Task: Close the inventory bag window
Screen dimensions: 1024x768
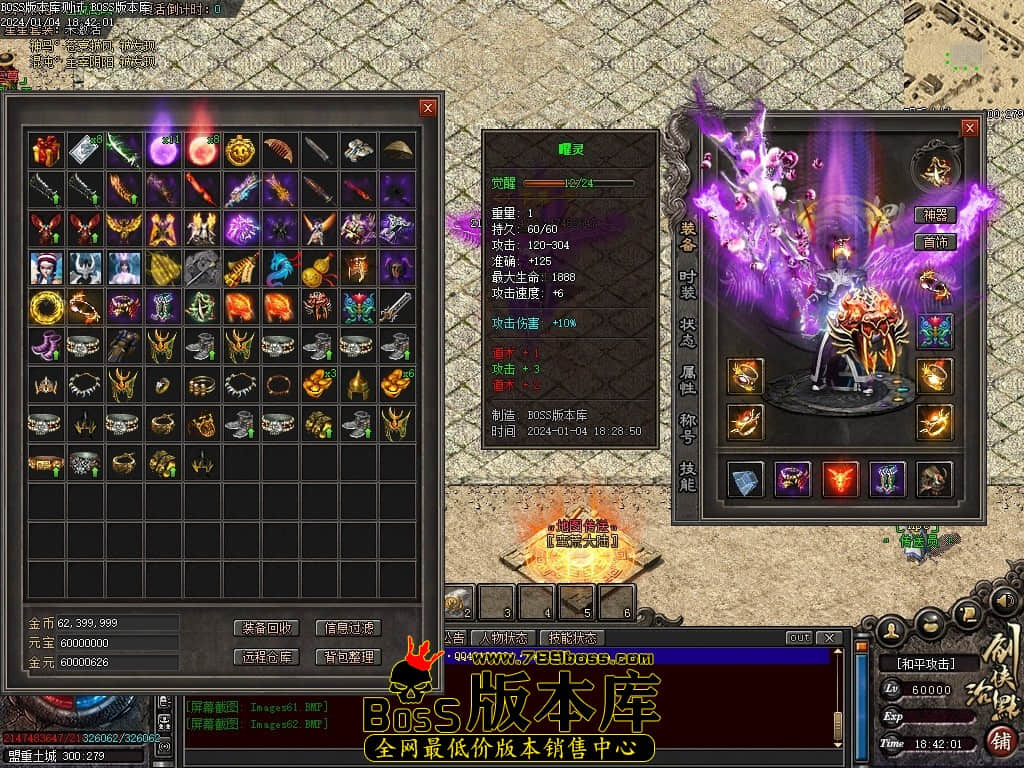Action: 428,108
